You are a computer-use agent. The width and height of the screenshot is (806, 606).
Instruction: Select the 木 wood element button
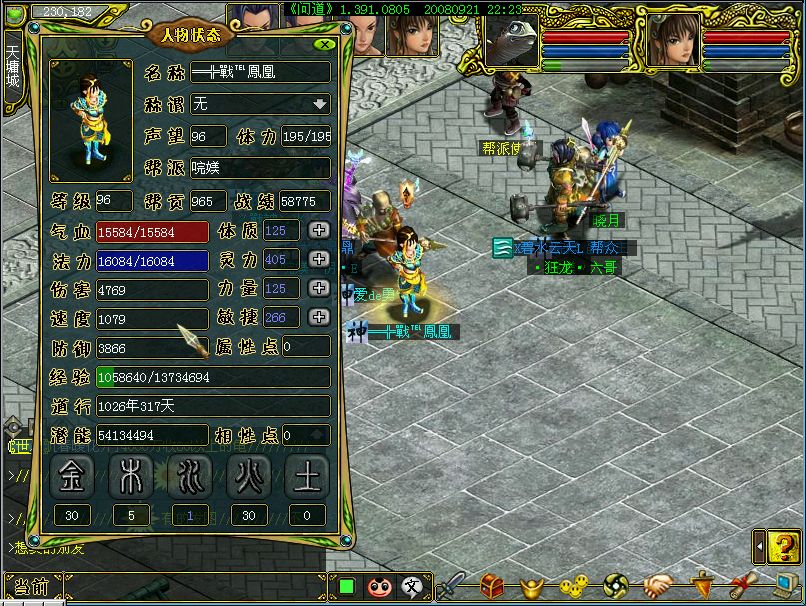click(129, 477)
